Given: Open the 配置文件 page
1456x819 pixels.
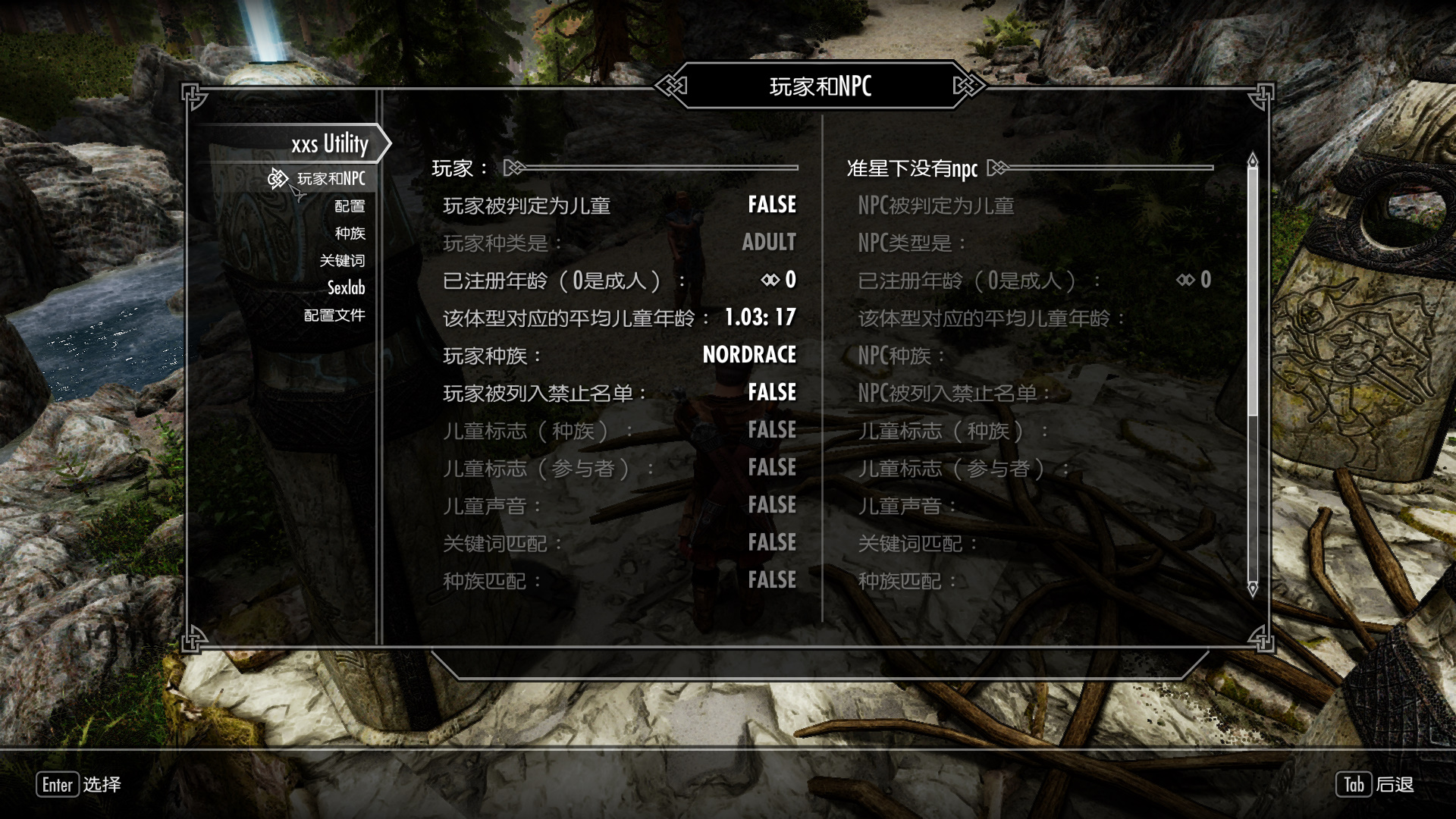Looking at the screenshot, I should pos(334,315).
